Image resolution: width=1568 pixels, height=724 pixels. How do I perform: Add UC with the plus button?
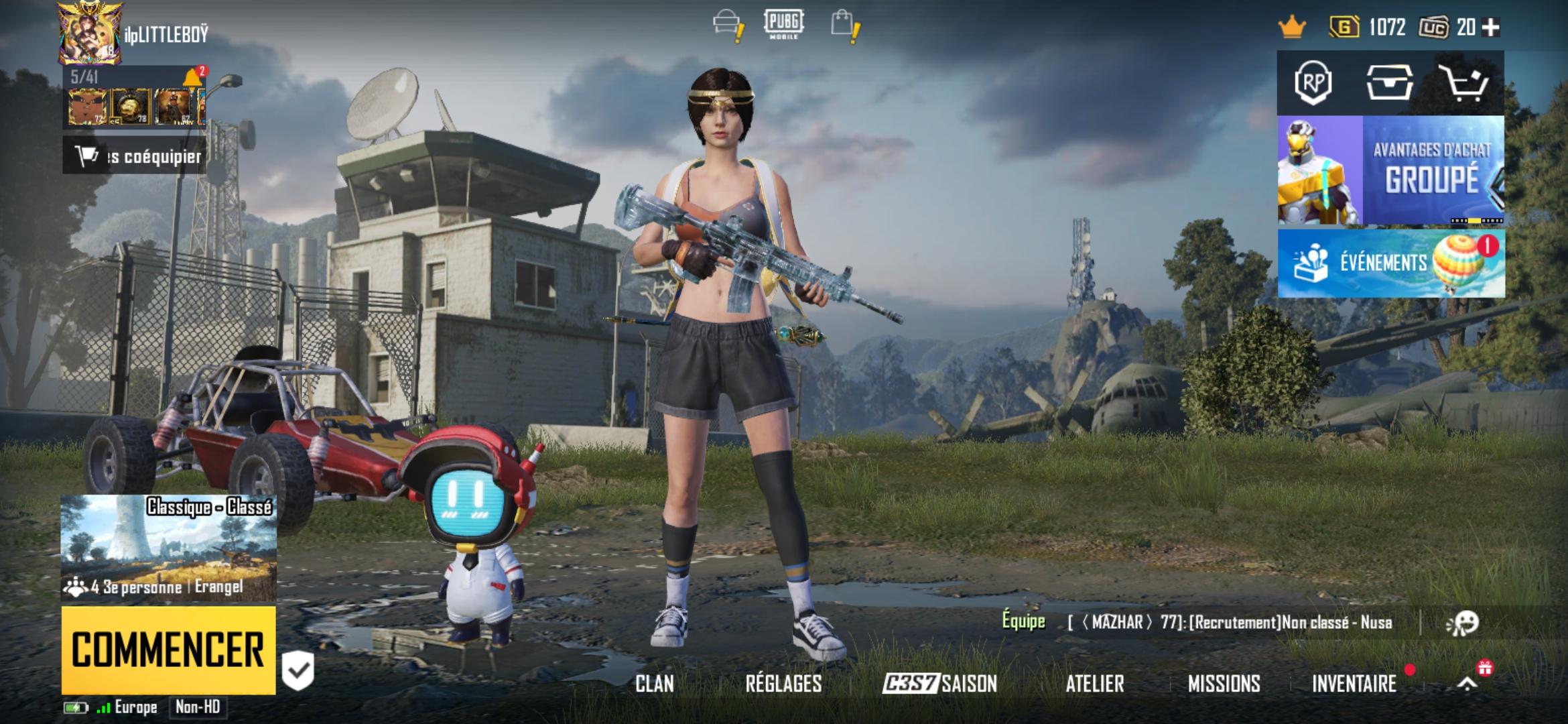(x=1491, y=27)
